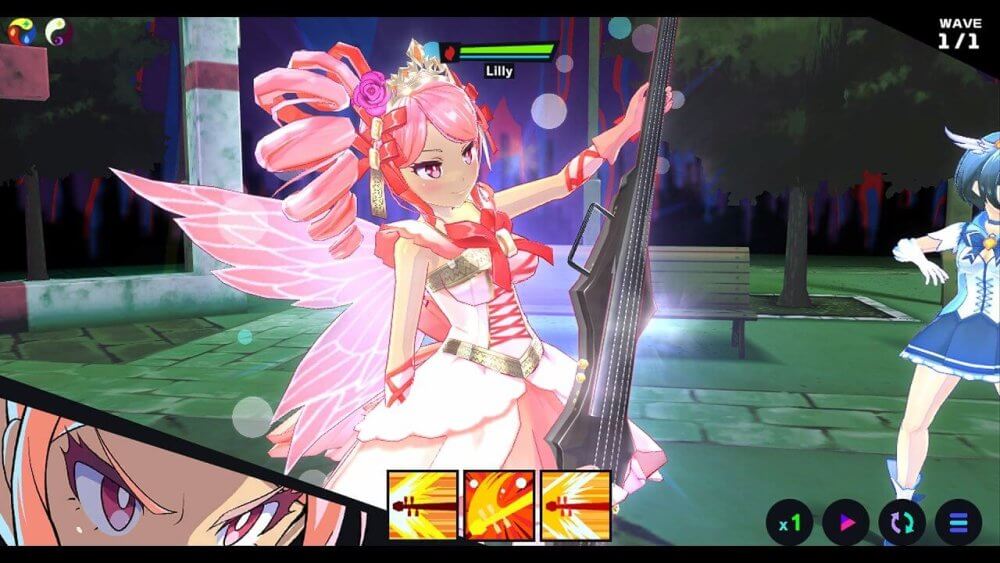Activate the red-orange cello swing skill
Screen dimensions: 1000x563
[499, 505]
